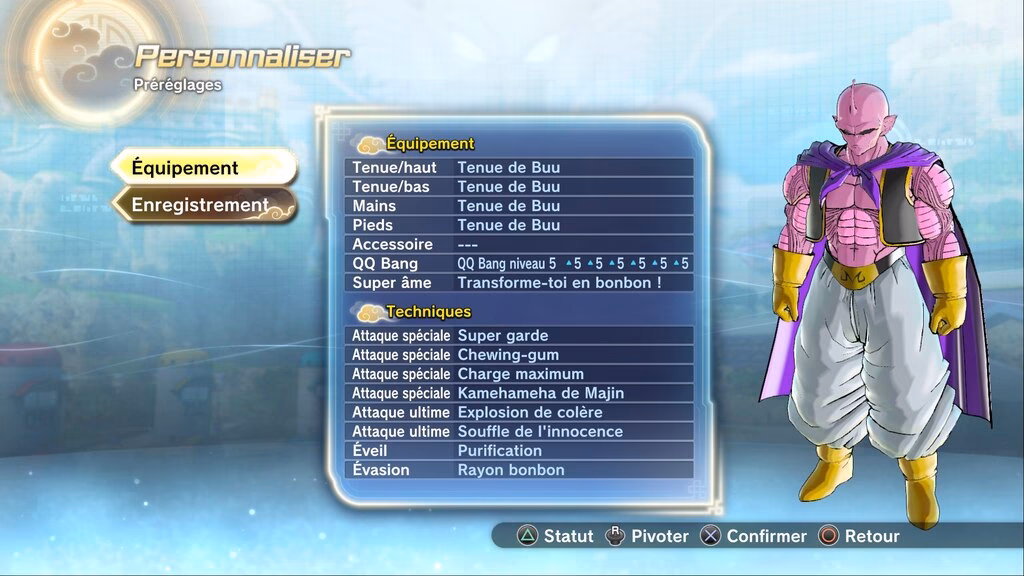Pick the Mains equipment row
This screenshot has height=576, width=1024.
coord(519,206)
